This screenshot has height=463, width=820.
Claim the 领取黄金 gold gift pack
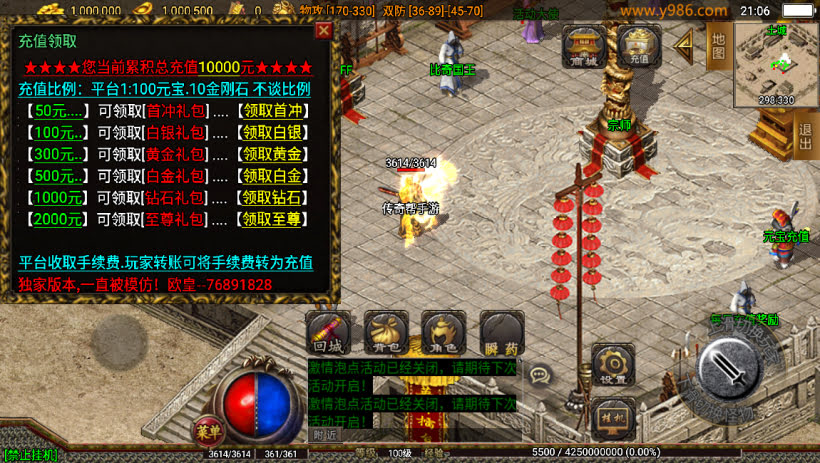[273, 154]
